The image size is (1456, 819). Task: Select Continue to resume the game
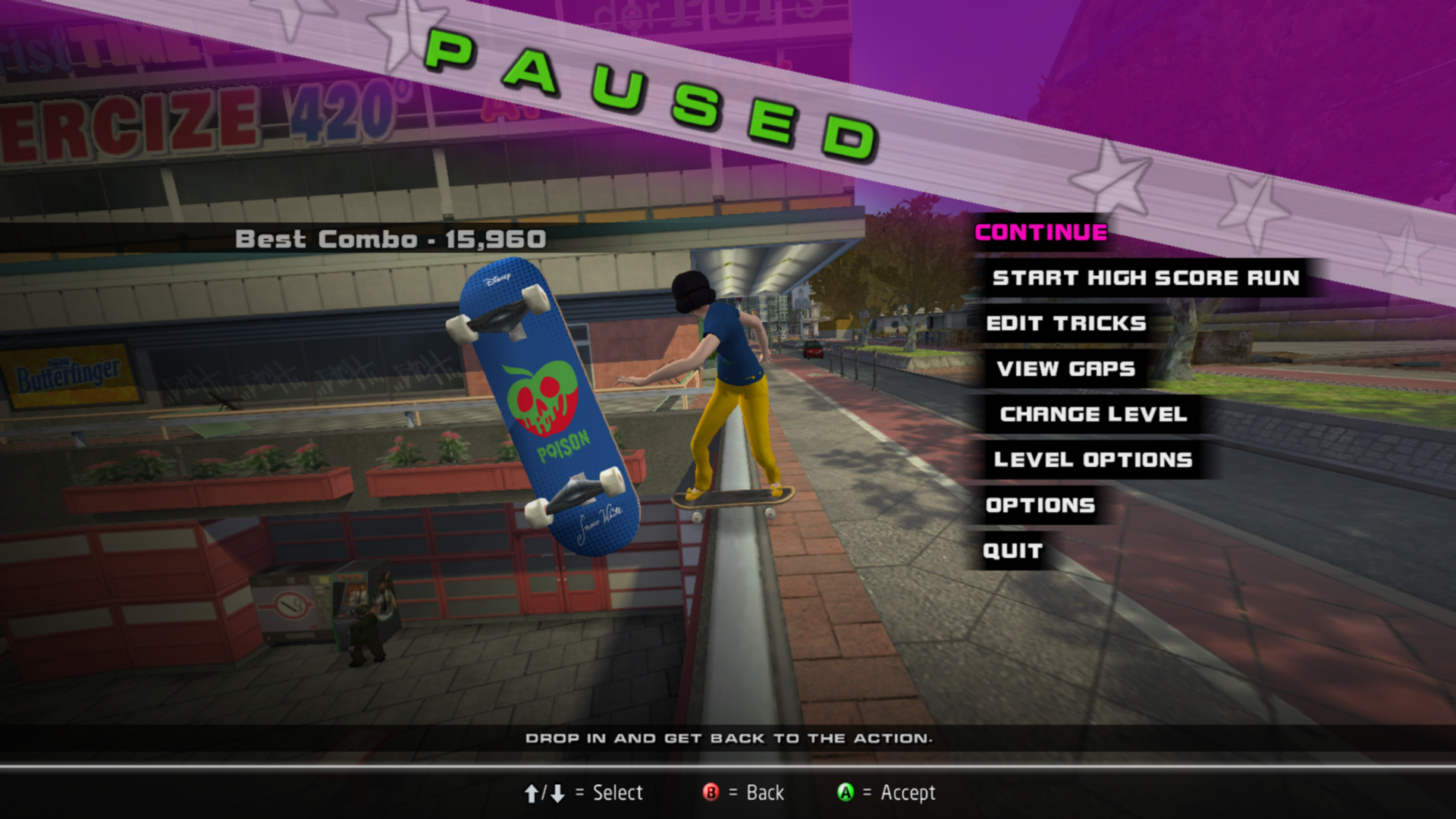click(1040, 232)
